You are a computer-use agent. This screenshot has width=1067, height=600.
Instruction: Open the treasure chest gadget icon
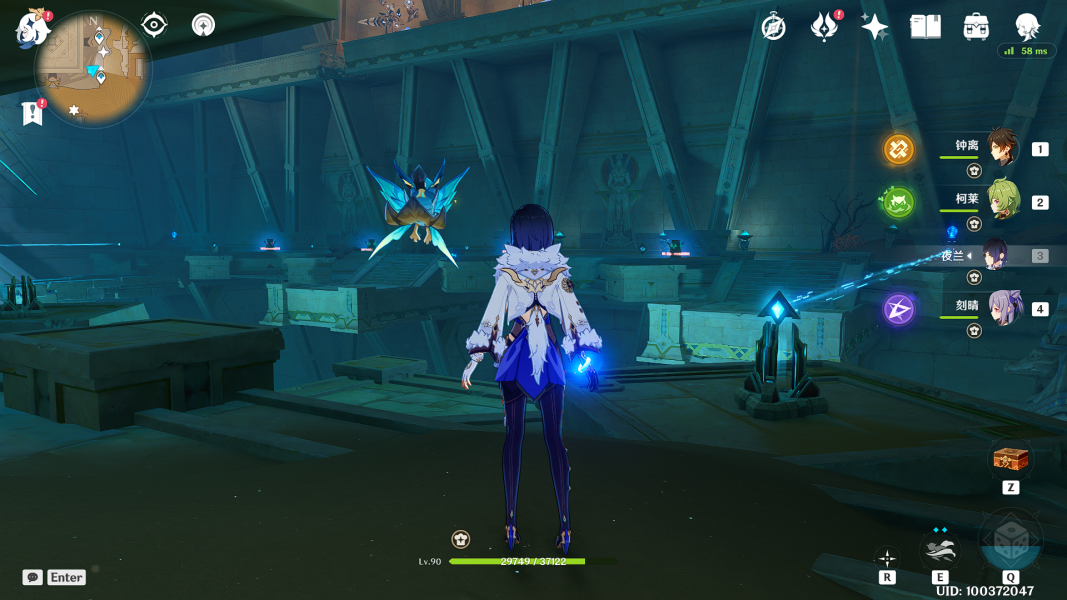(1010, 459)
